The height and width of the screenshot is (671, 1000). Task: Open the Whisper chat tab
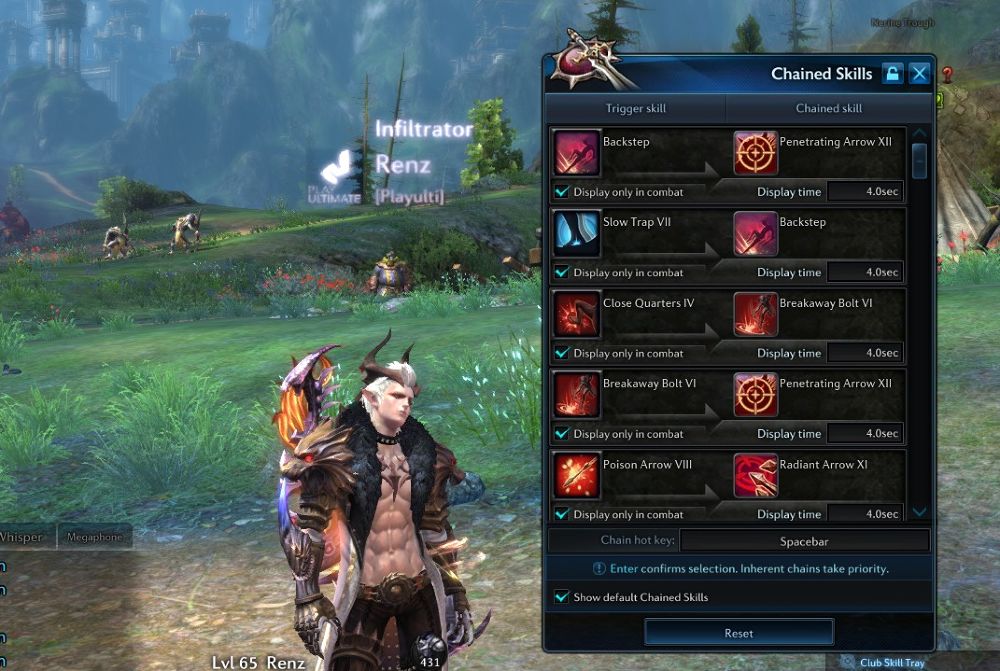(x=22, y=537)
